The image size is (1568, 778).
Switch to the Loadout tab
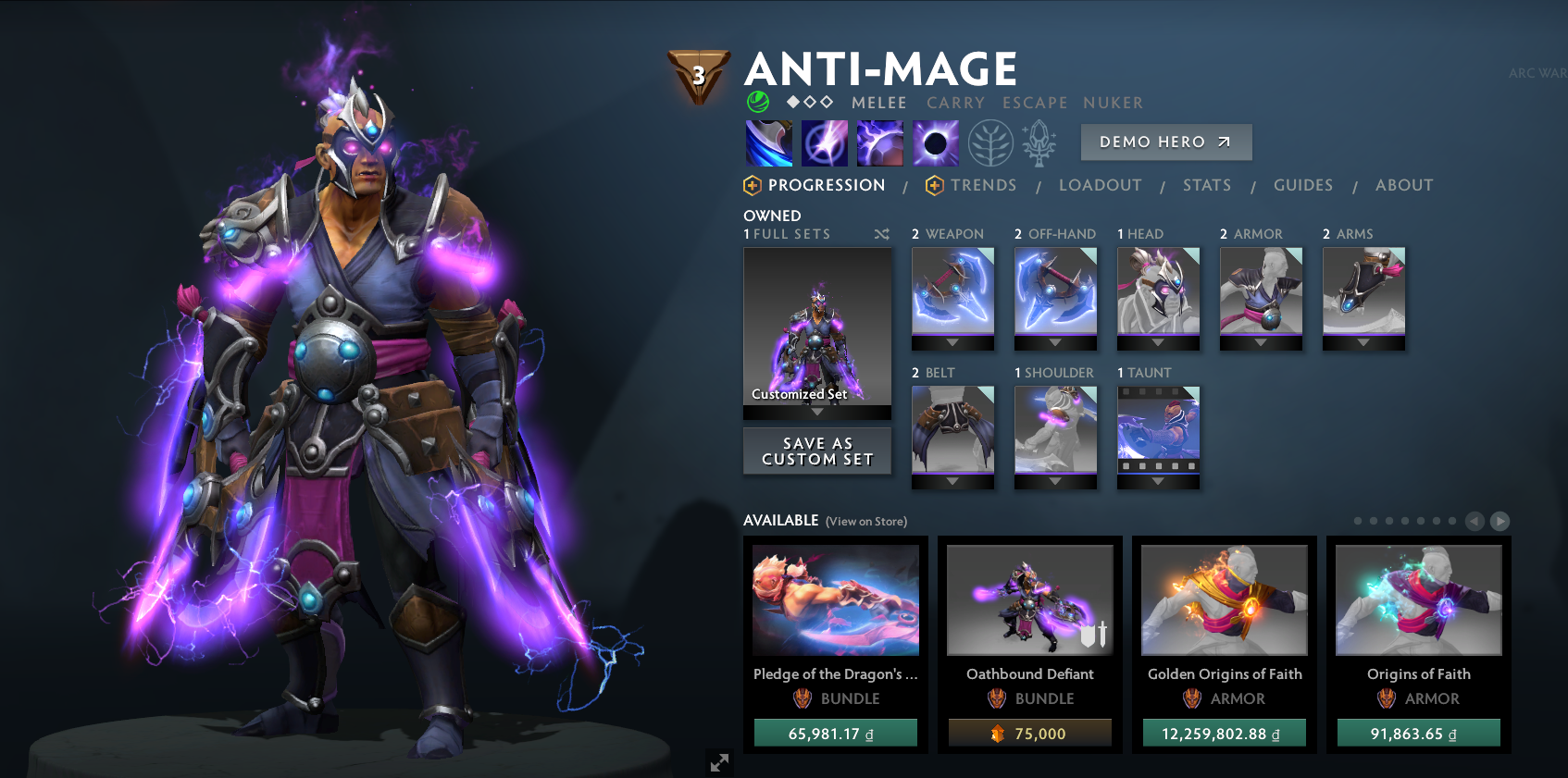[1100, 185]
